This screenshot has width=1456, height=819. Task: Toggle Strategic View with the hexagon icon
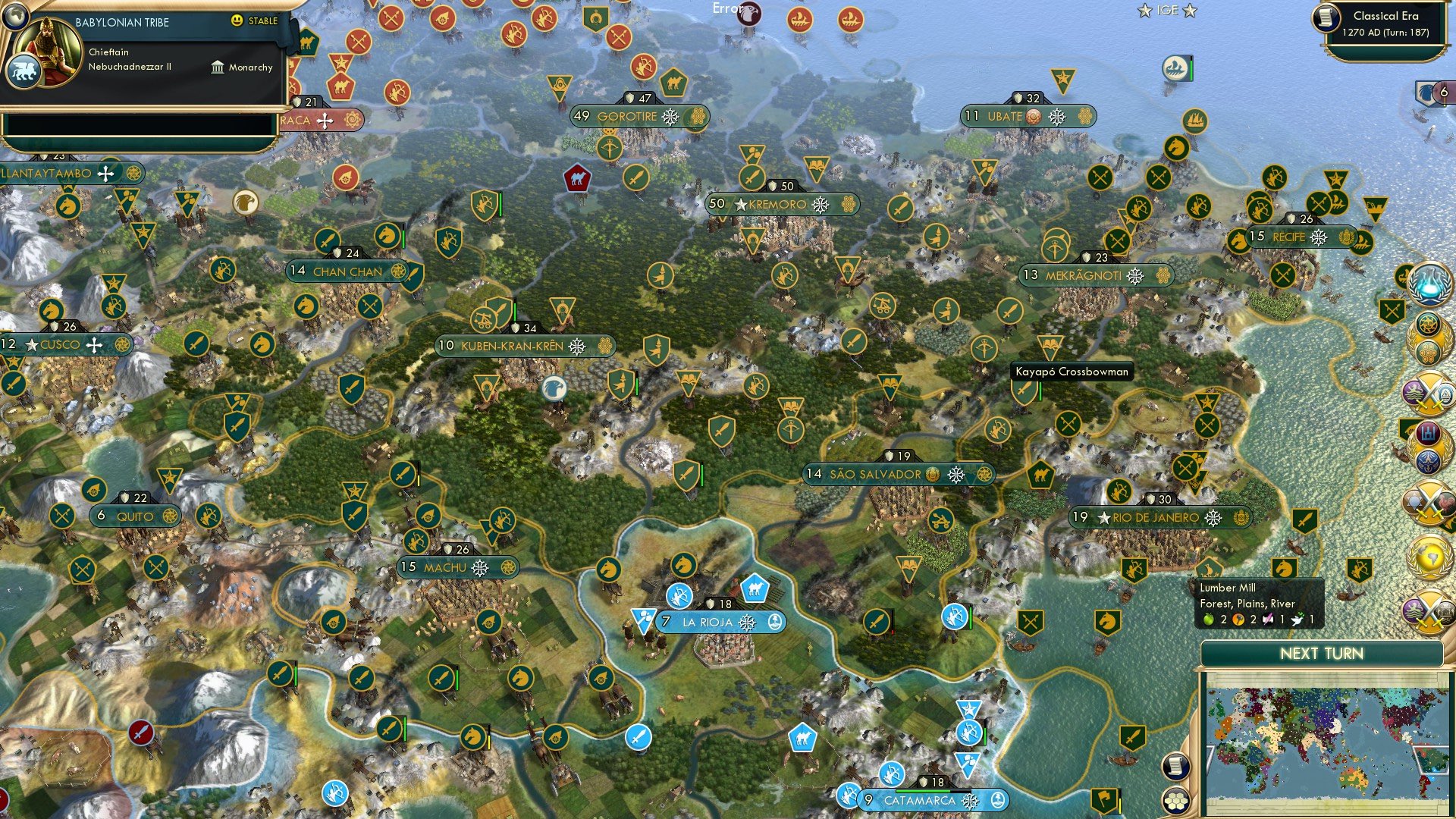[1175, 802]
